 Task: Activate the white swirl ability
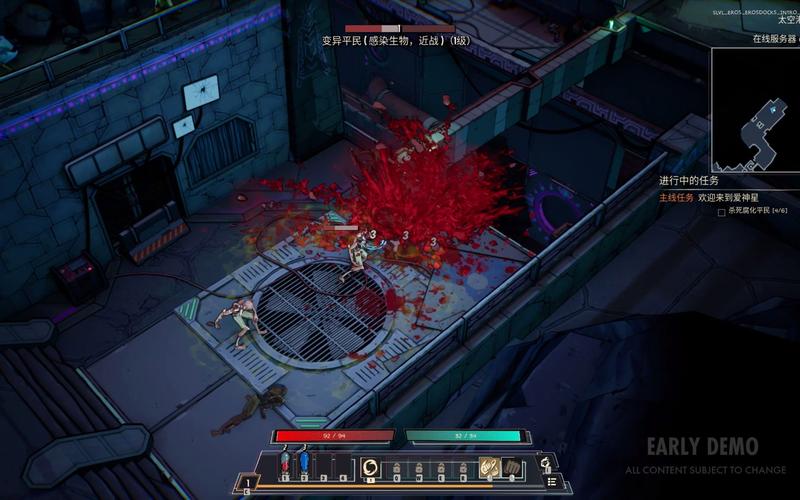point(370,467)
